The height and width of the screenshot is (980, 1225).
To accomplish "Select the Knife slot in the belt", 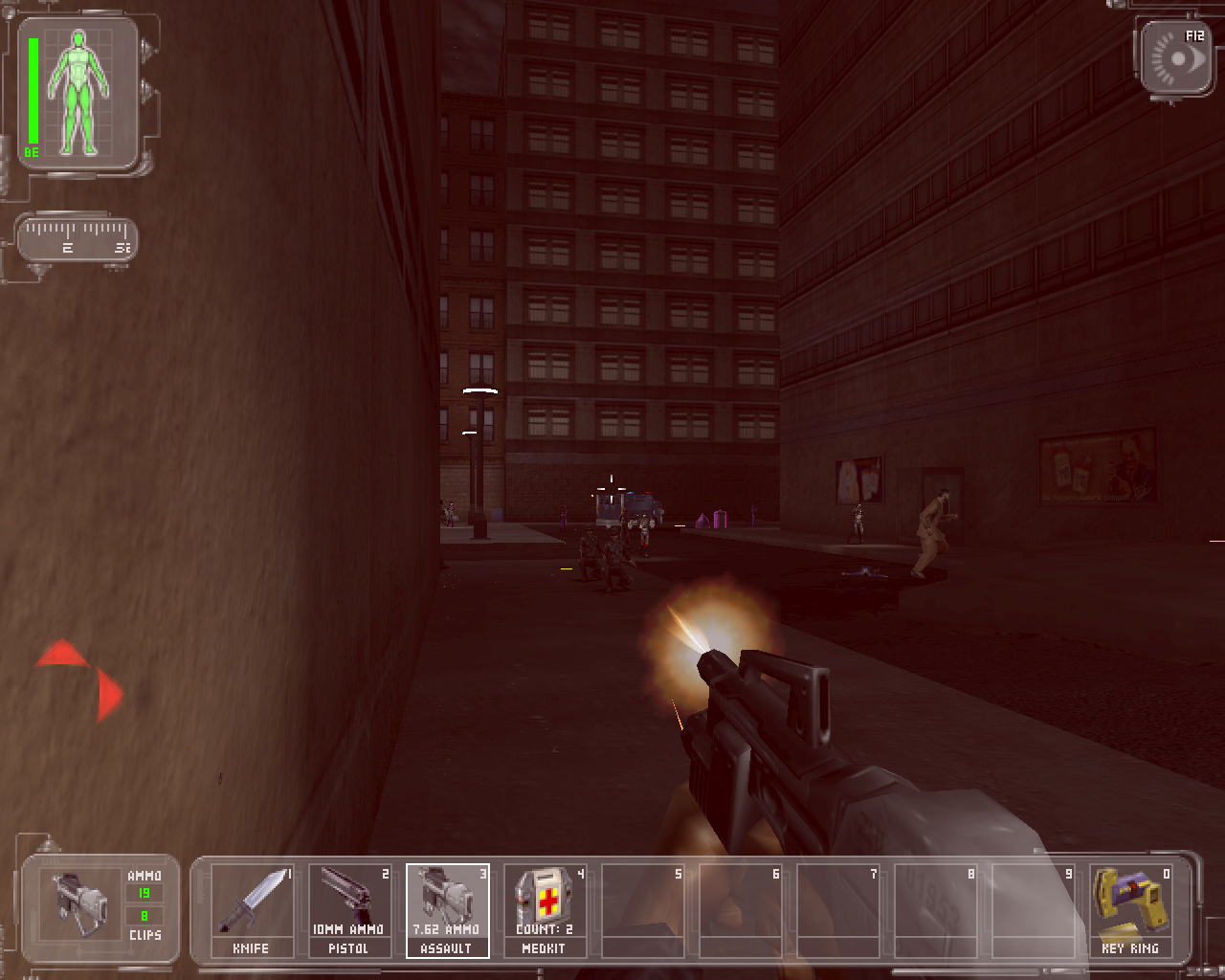I will 252,909.
